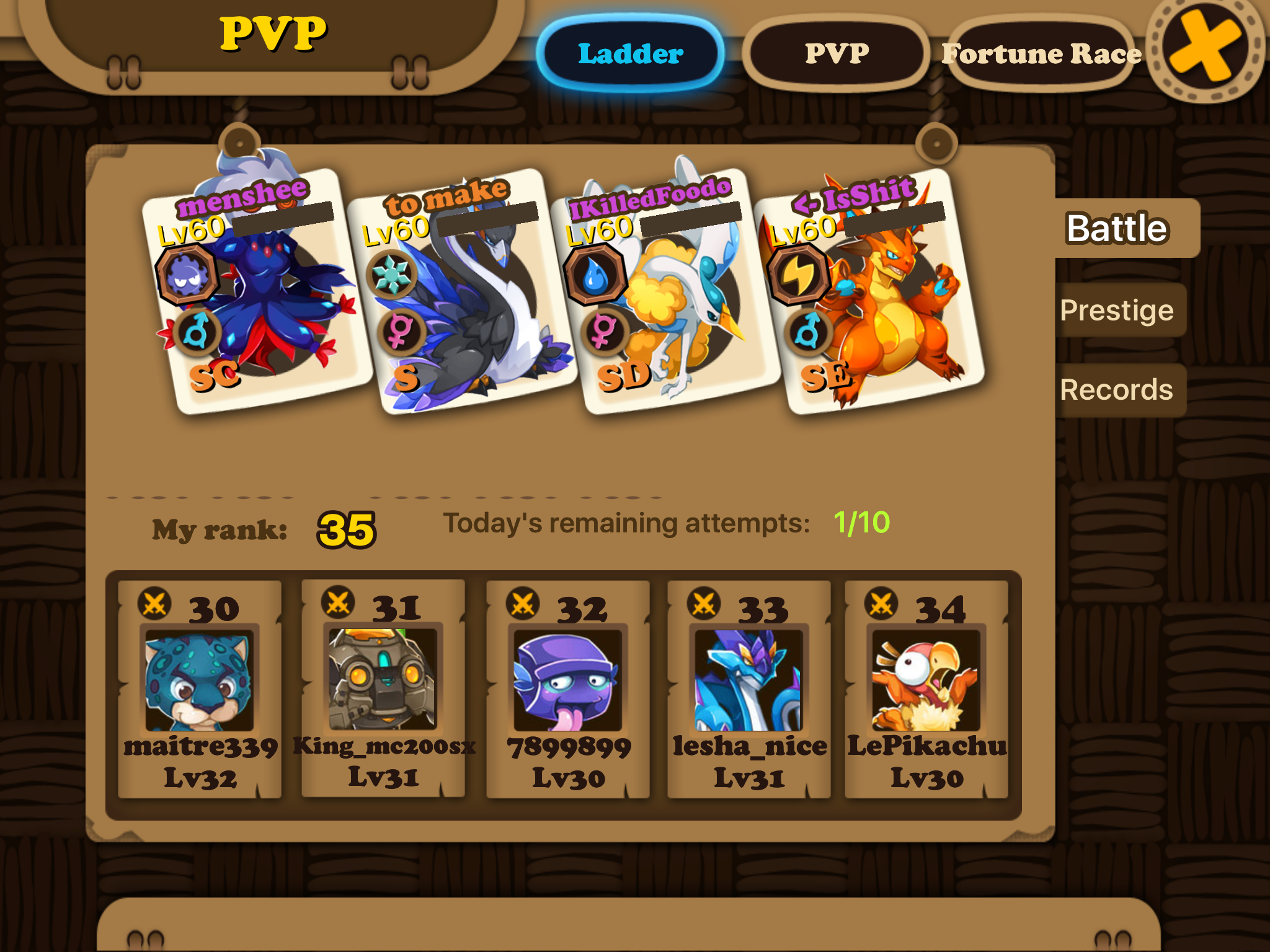Viewport: 1270px width, 952px height.
Task: Switch to the Ladder tab
Action: 630,54
